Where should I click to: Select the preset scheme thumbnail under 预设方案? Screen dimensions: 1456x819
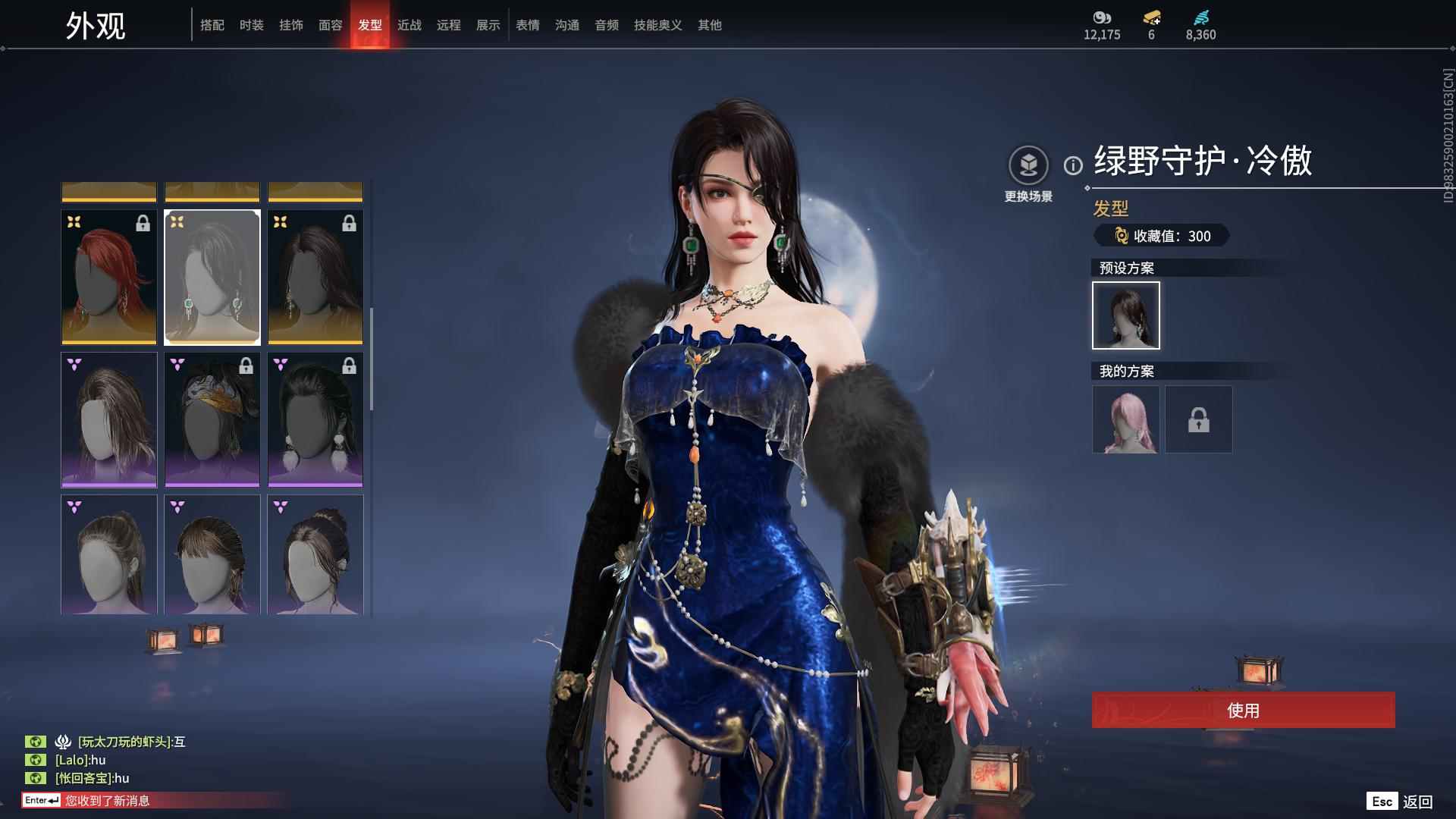pyautogui.click(x=1125, y=315)
